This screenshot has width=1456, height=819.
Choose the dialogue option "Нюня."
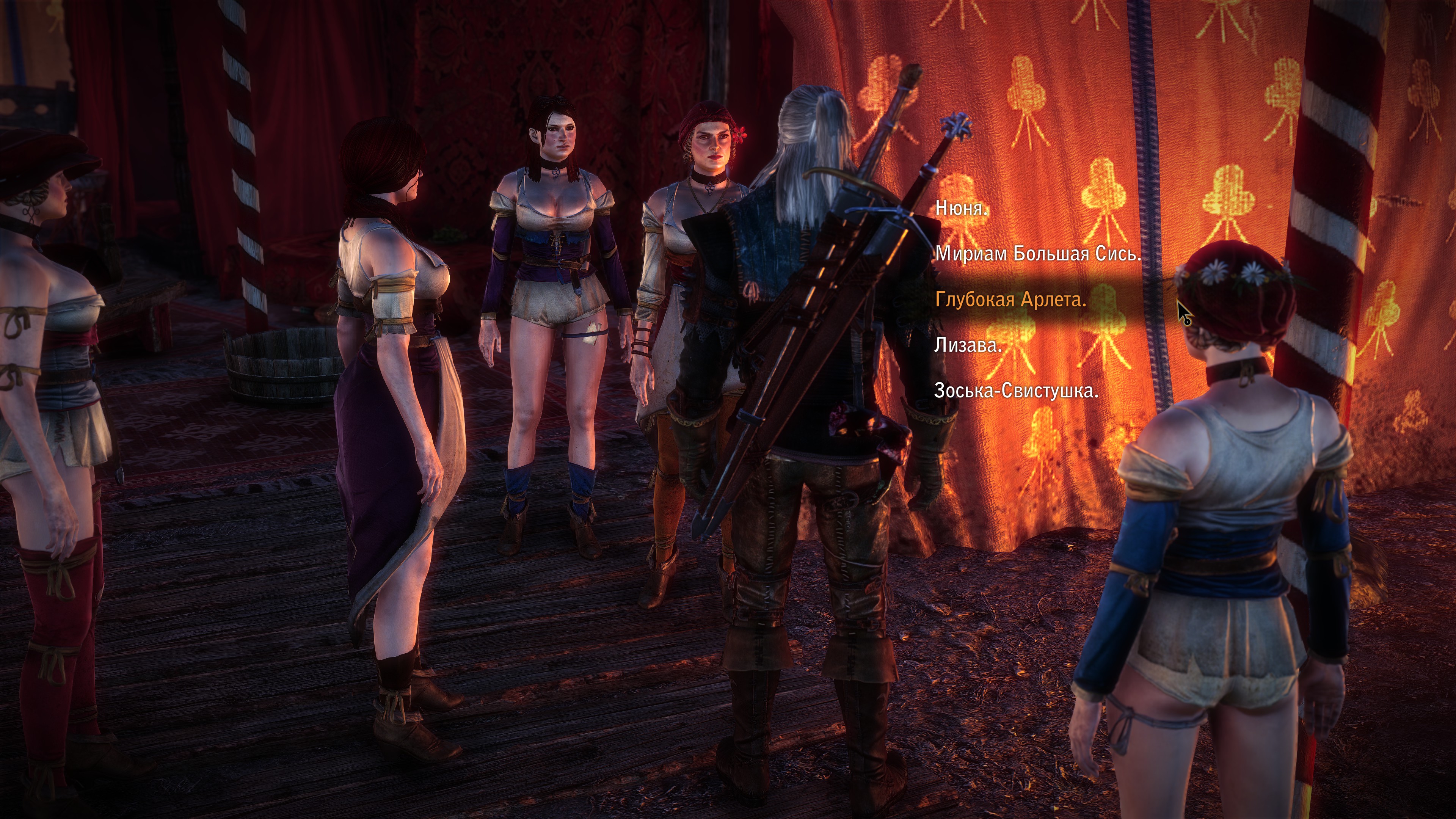[962, 208]
